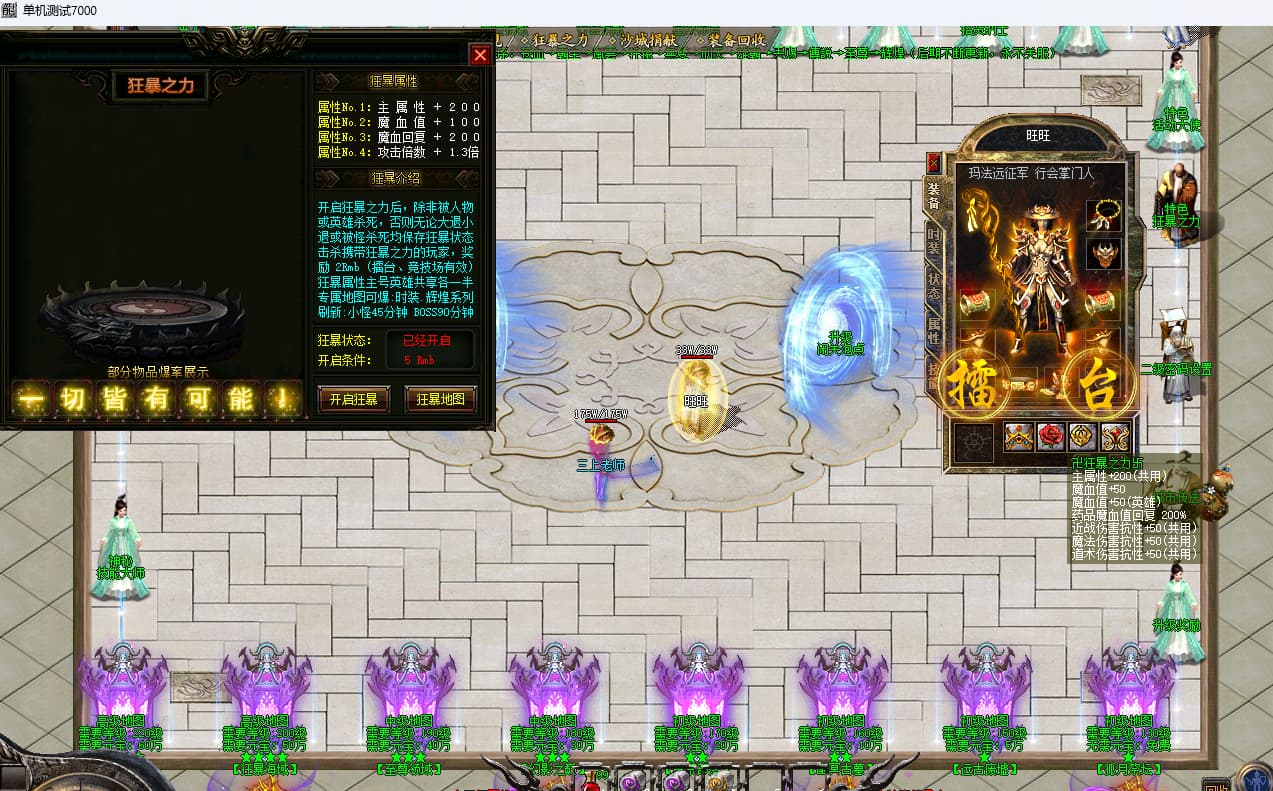The width and height of the screenshot is (1273, 791).
Task: Click the window title bar app icon
Action: point(10,11)
